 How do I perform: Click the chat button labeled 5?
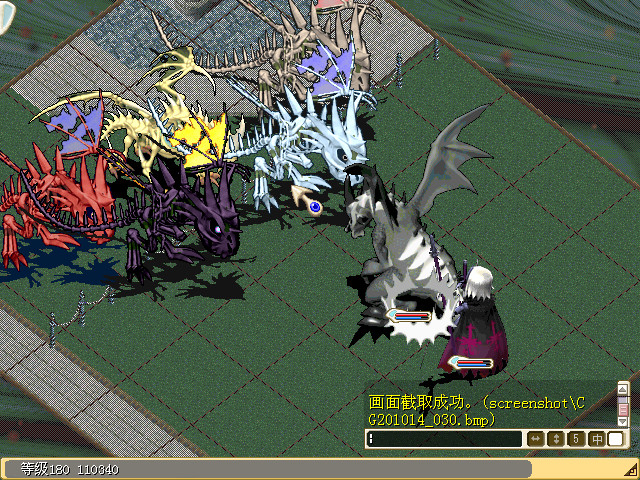pyautogui.click(x=576, y=439)
